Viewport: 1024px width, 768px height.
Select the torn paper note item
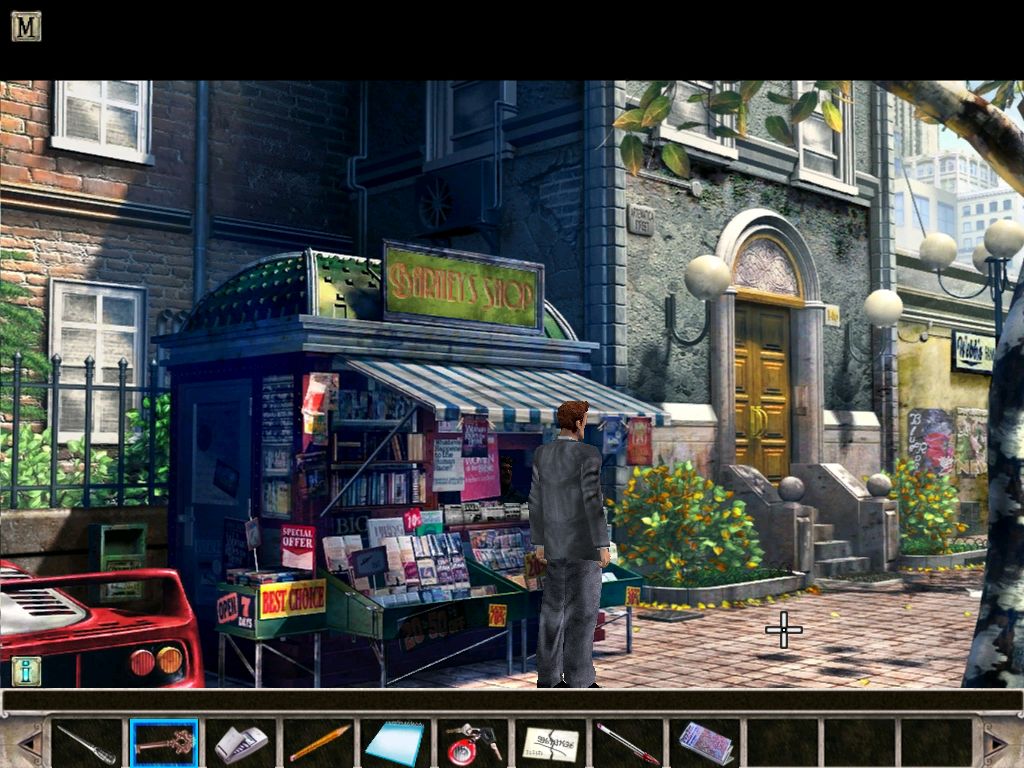click(x=550, y=743)
